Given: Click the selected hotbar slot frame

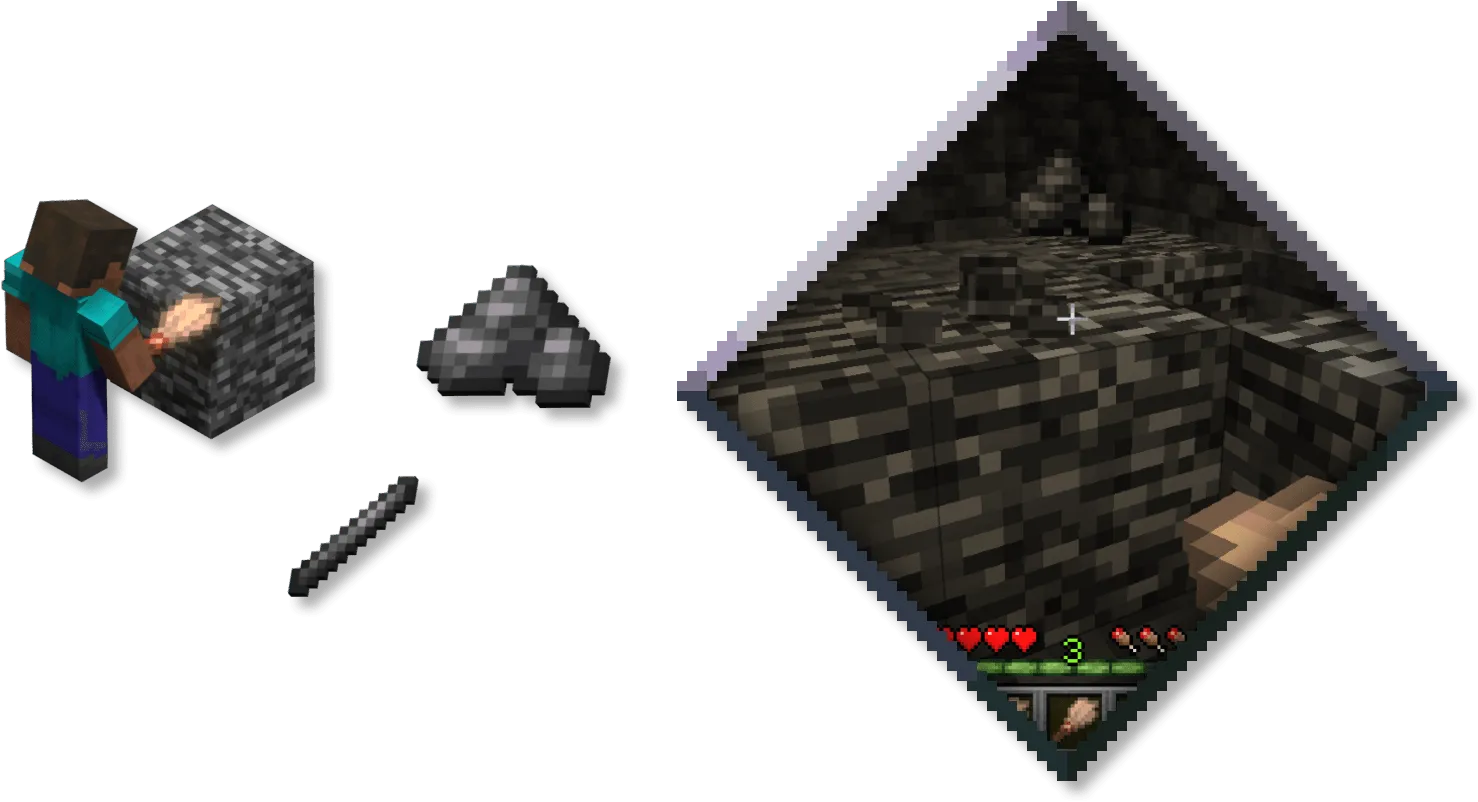Looking at the screenshot, I should click(x=1076, y=720).
